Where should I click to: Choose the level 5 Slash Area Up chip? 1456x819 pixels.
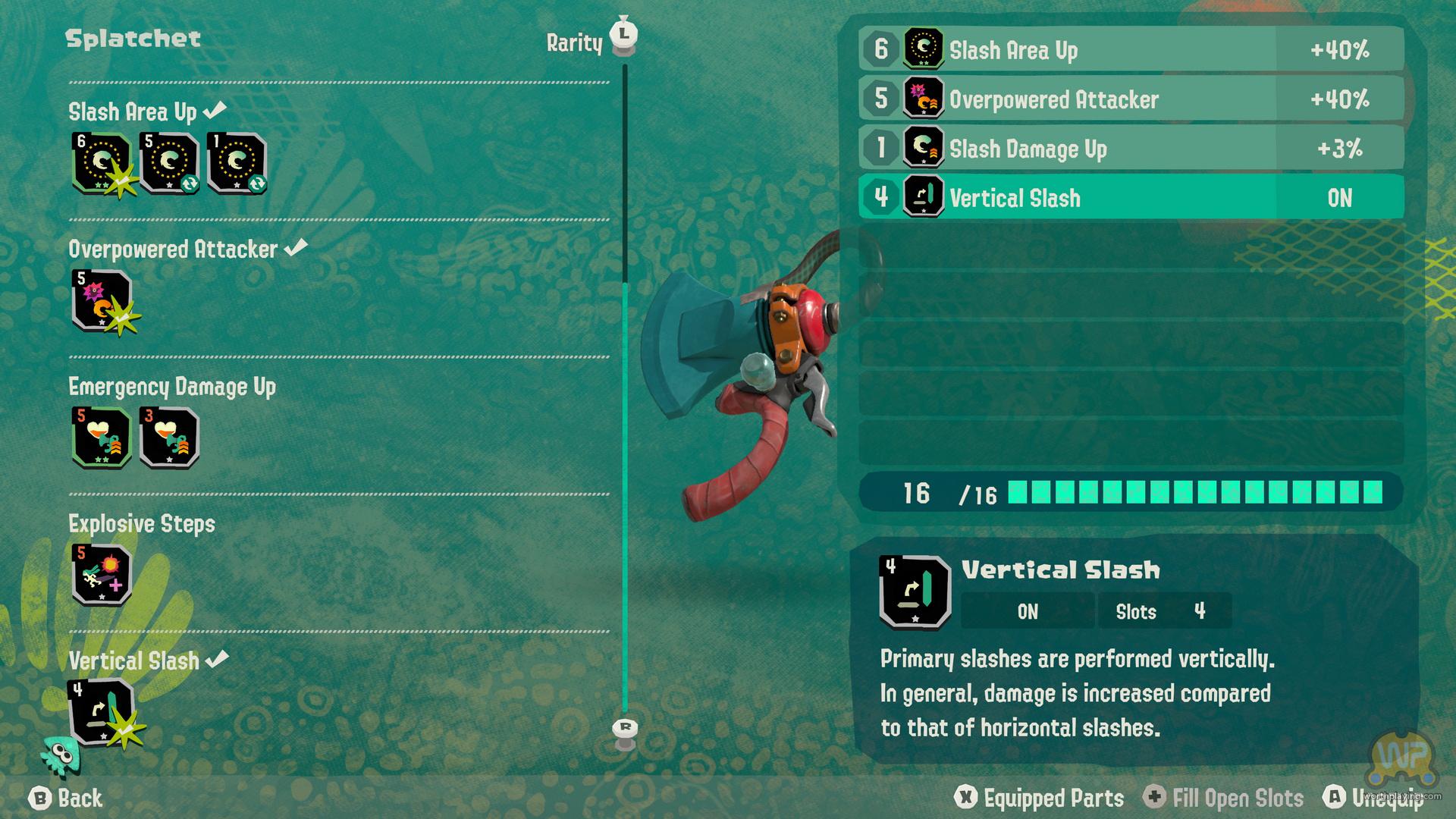[169, 163]
